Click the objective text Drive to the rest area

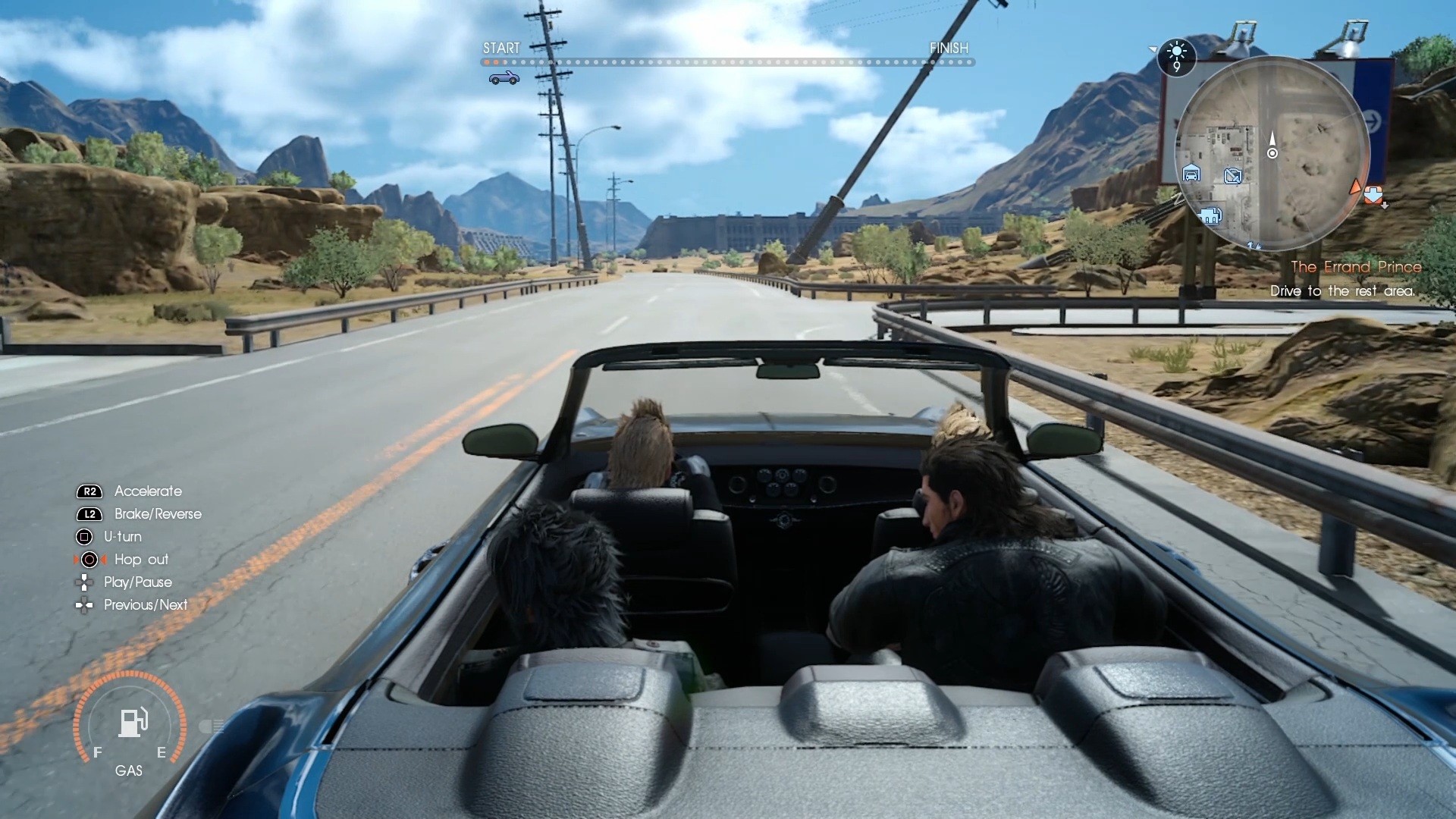pyautogui.click(x=1342, y=290)
